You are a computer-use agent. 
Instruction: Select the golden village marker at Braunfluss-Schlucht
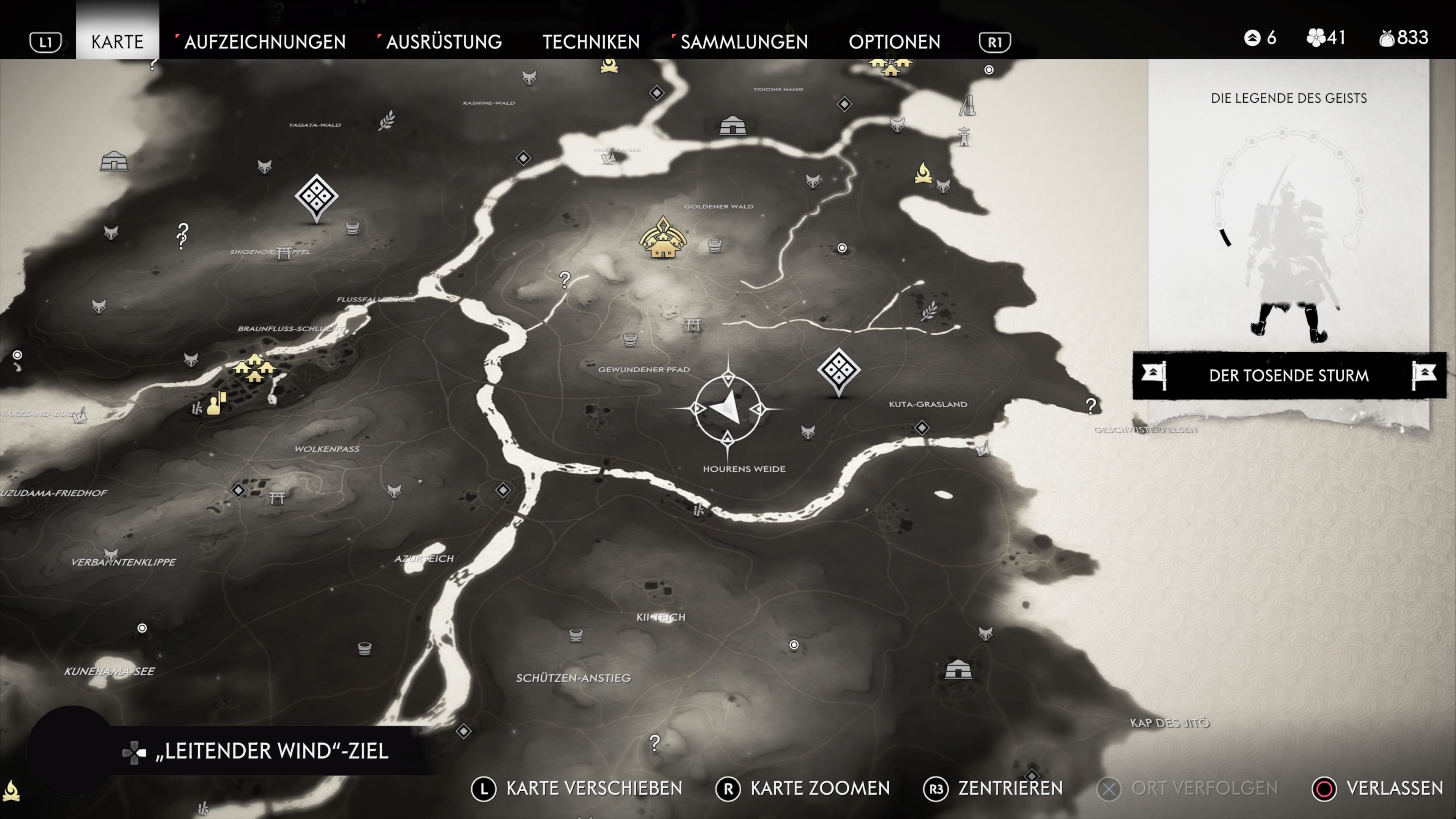254,367
